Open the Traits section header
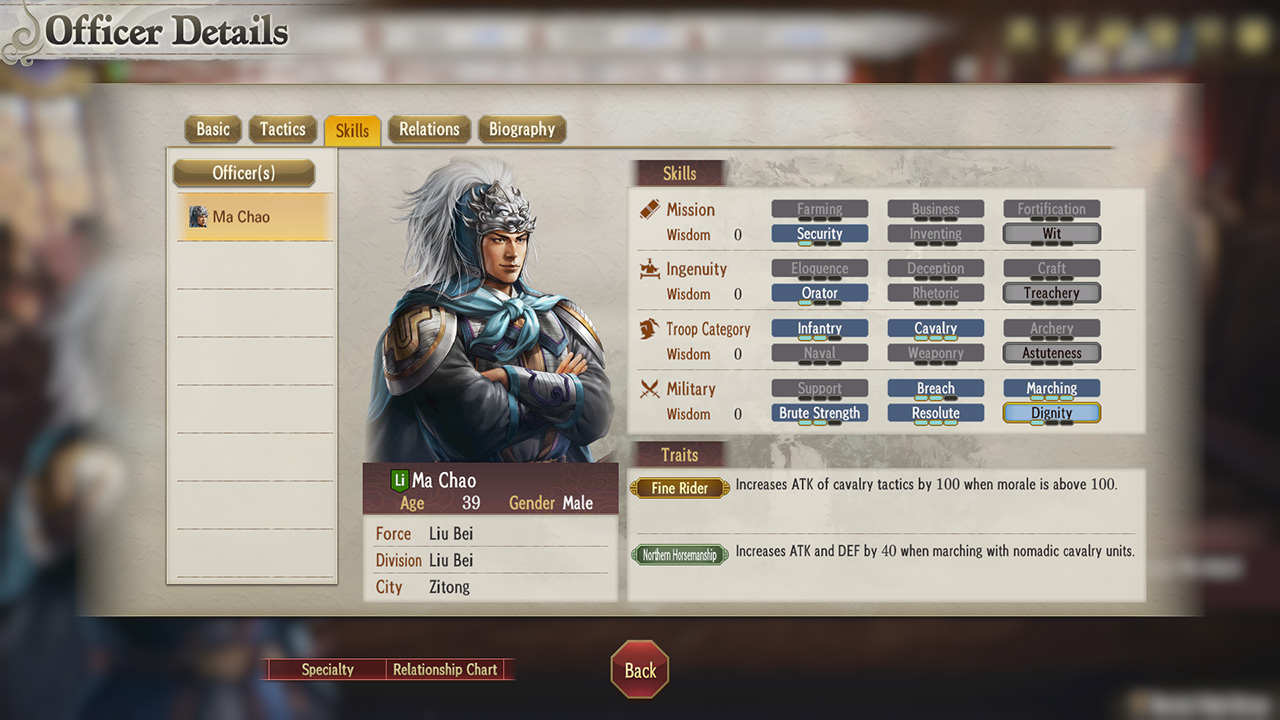 [680, 455]
